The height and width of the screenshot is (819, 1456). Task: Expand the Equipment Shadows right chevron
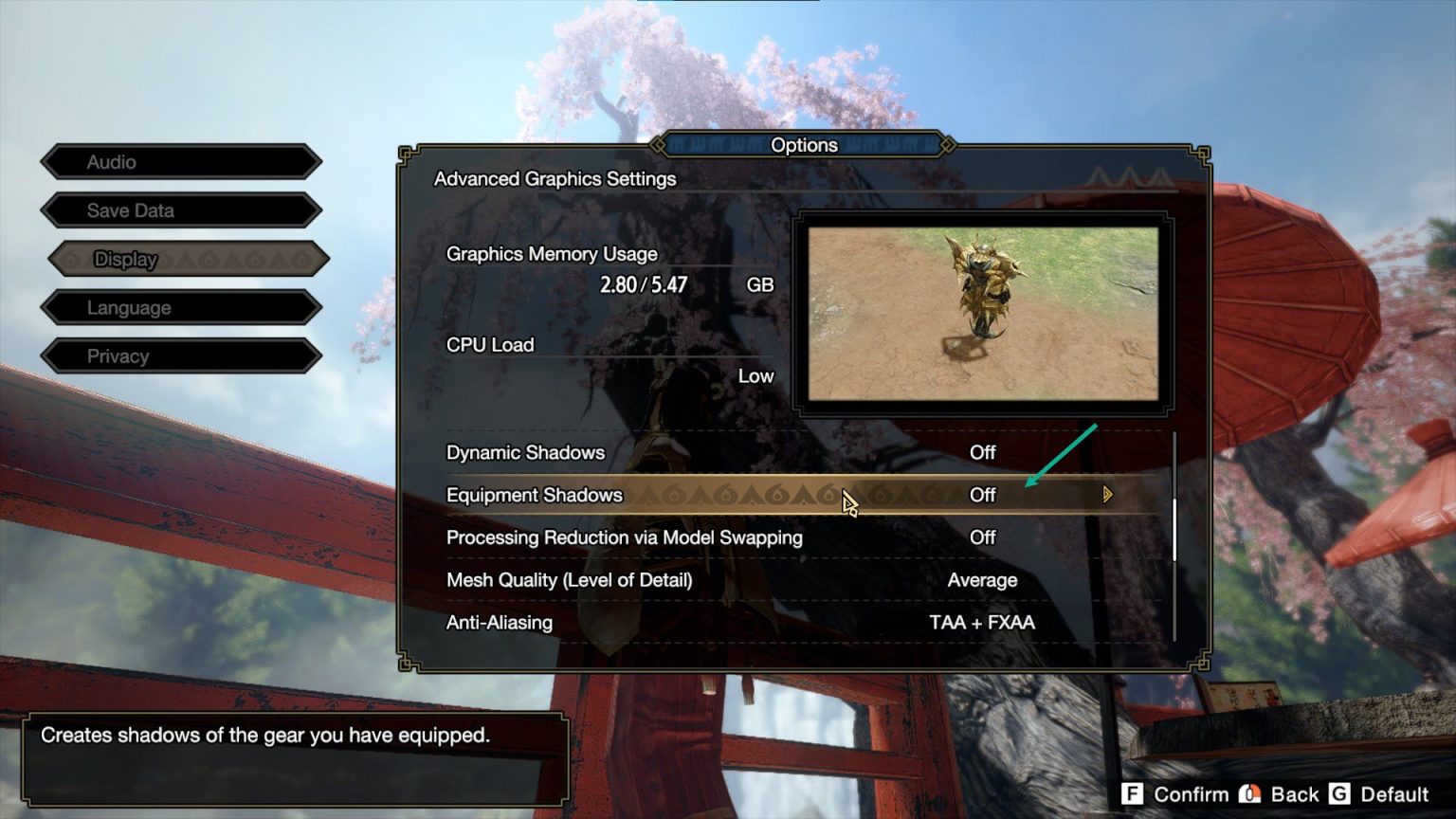(x=1106, y=494)
